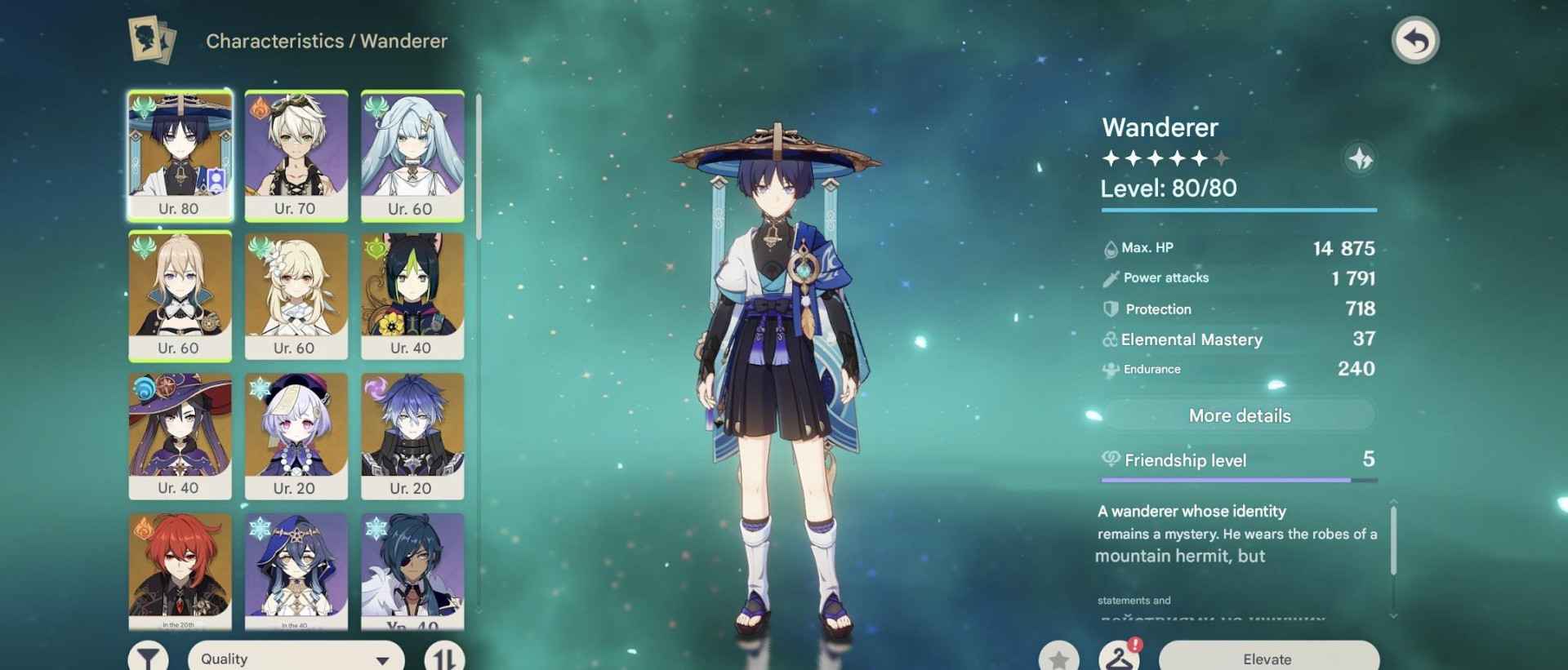
Task: Toggle the favorite star for Wanderer
Action: pos(1059,659)
